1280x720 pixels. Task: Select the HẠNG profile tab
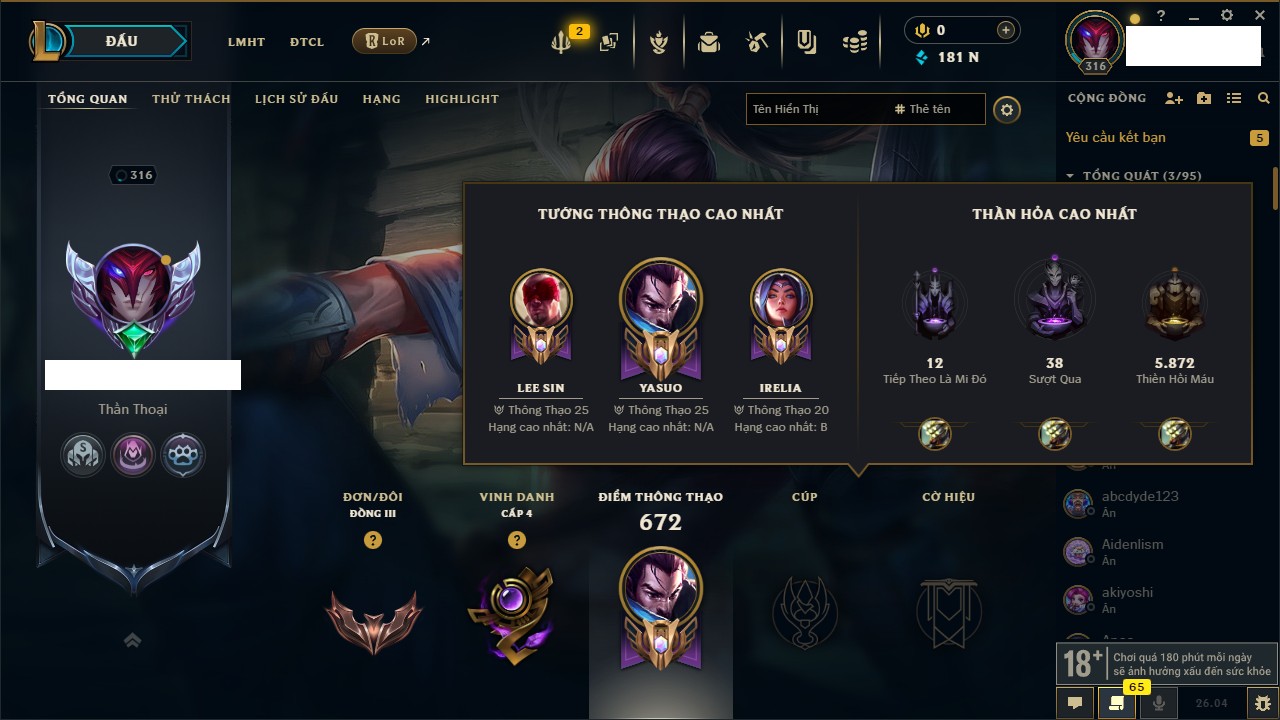pyautogui.click(x=381, y=99)
